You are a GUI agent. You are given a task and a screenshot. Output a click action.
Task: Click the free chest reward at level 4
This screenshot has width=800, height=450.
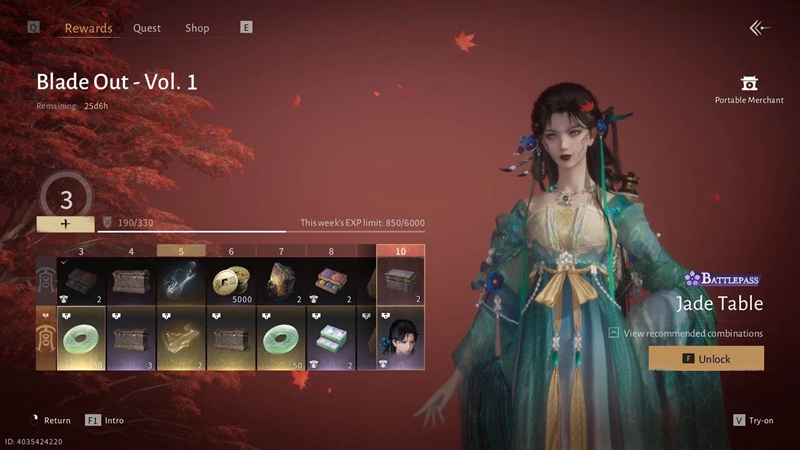(131, 282)
